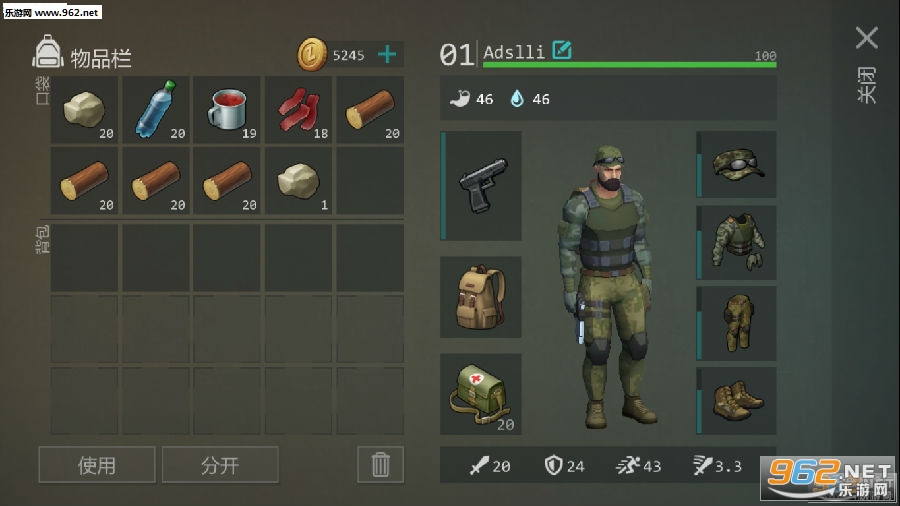Click the trash can delete button

tap(380, 465)
